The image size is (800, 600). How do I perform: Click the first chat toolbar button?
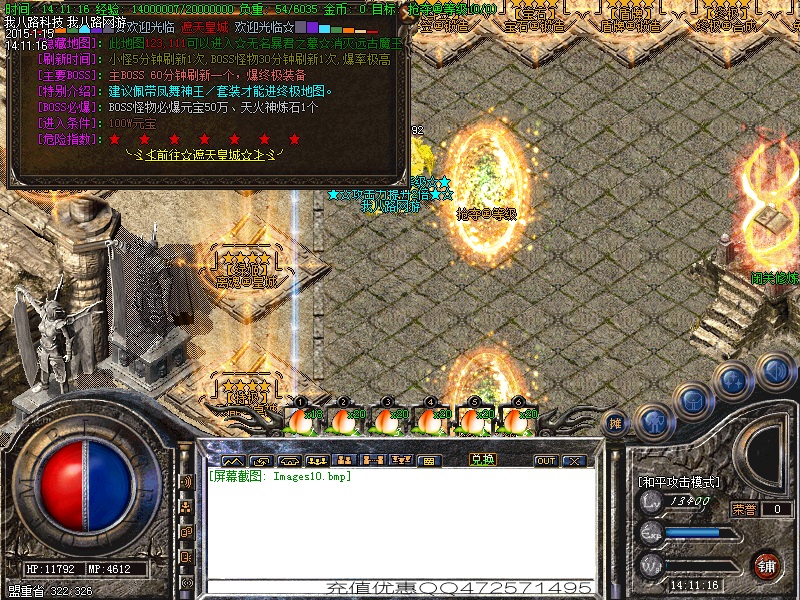pyautogui.click(x=233, y=461)
